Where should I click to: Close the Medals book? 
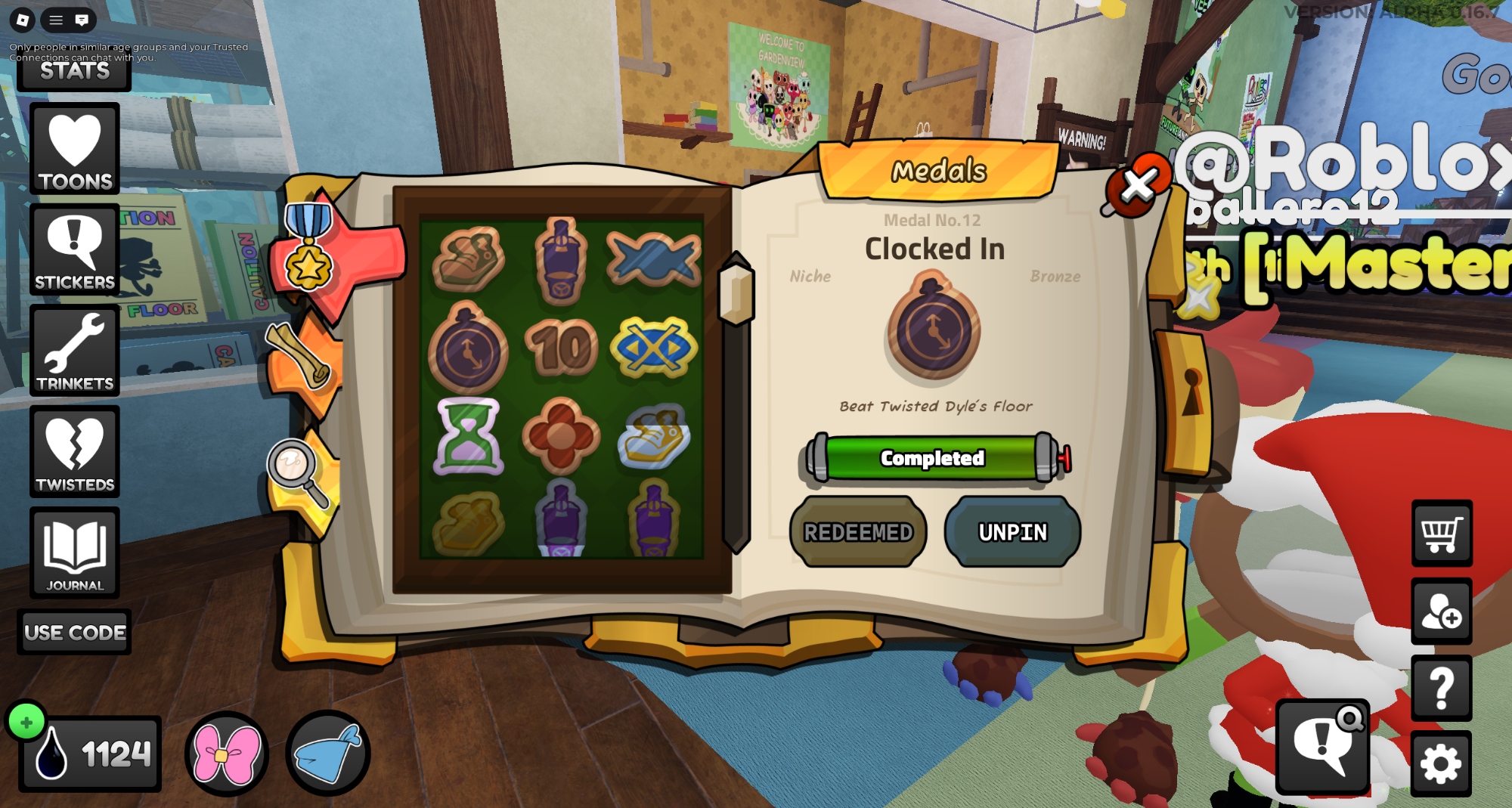(1138, 185)
